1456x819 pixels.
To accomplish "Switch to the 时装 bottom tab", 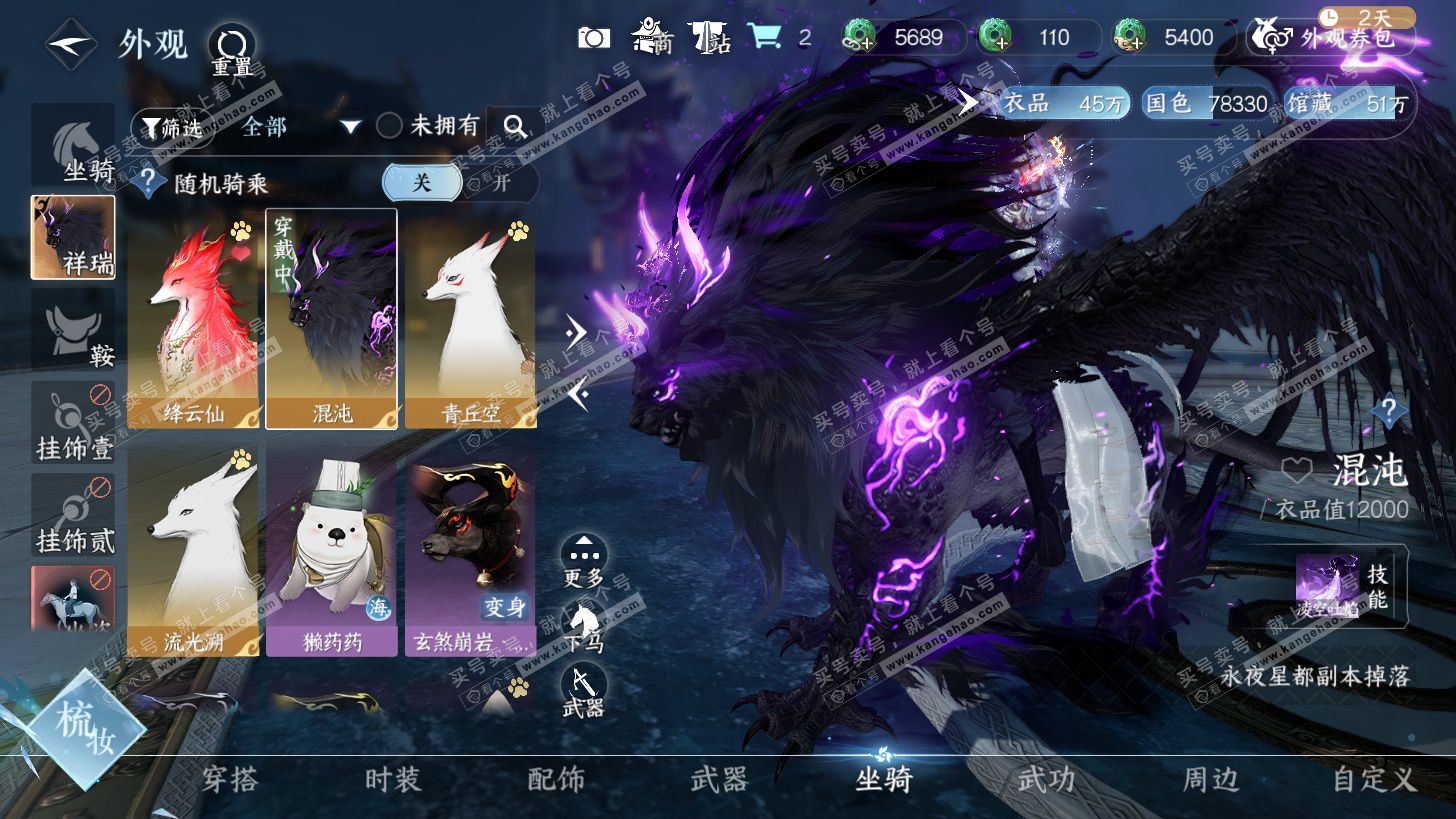I will pos(393,779).
